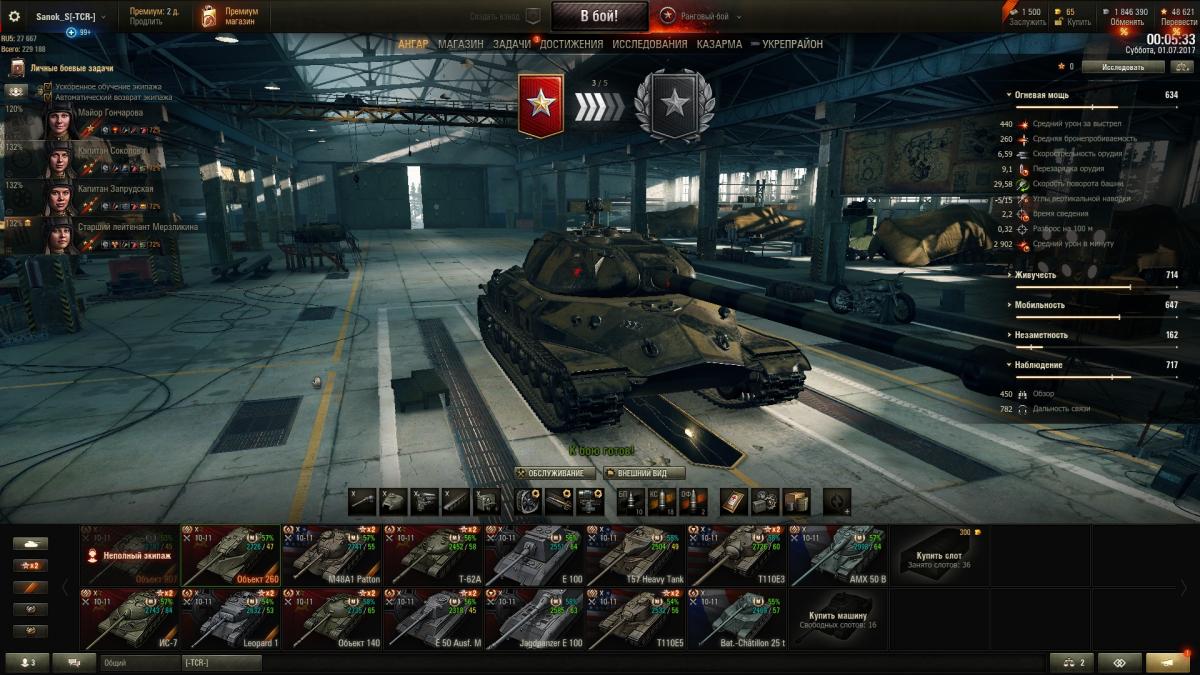
Task: Switch to the Достижения tab
Action: tap(571, 44)
